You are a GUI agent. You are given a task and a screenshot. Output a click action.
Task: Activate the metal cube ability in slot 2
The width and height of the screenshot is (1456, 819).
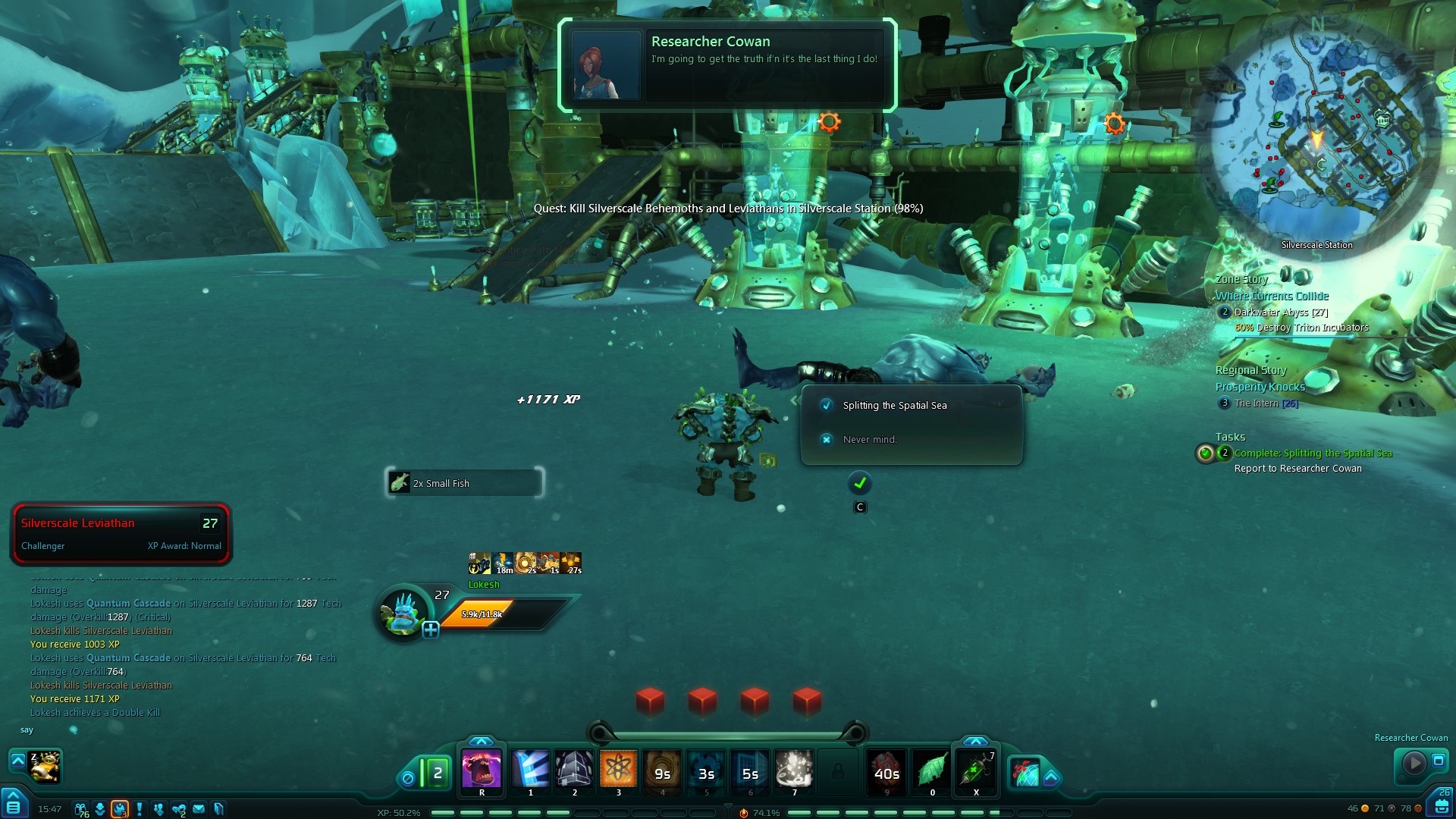574,769
